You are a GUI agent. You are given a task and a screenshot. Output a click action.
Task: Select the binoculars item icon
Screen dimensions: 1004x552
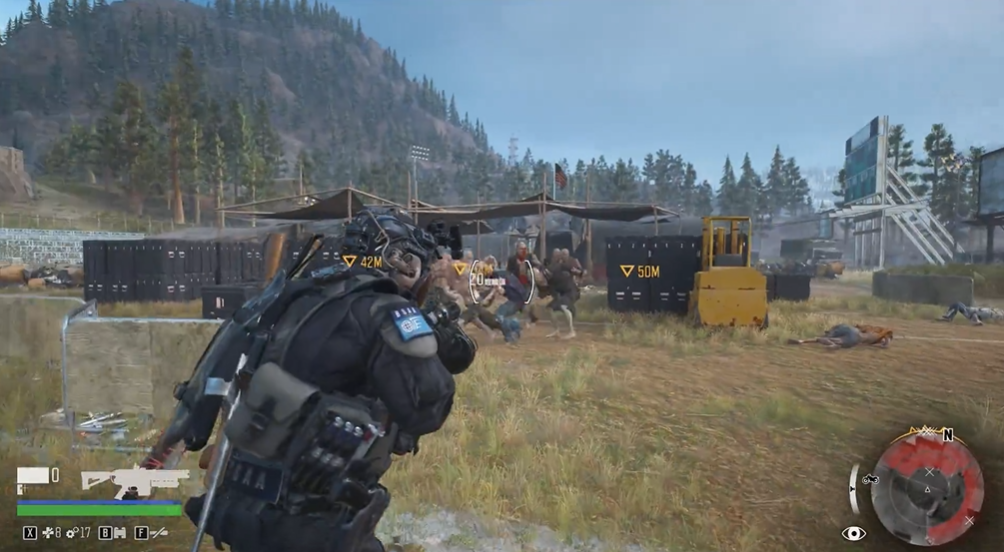(120, 533)
